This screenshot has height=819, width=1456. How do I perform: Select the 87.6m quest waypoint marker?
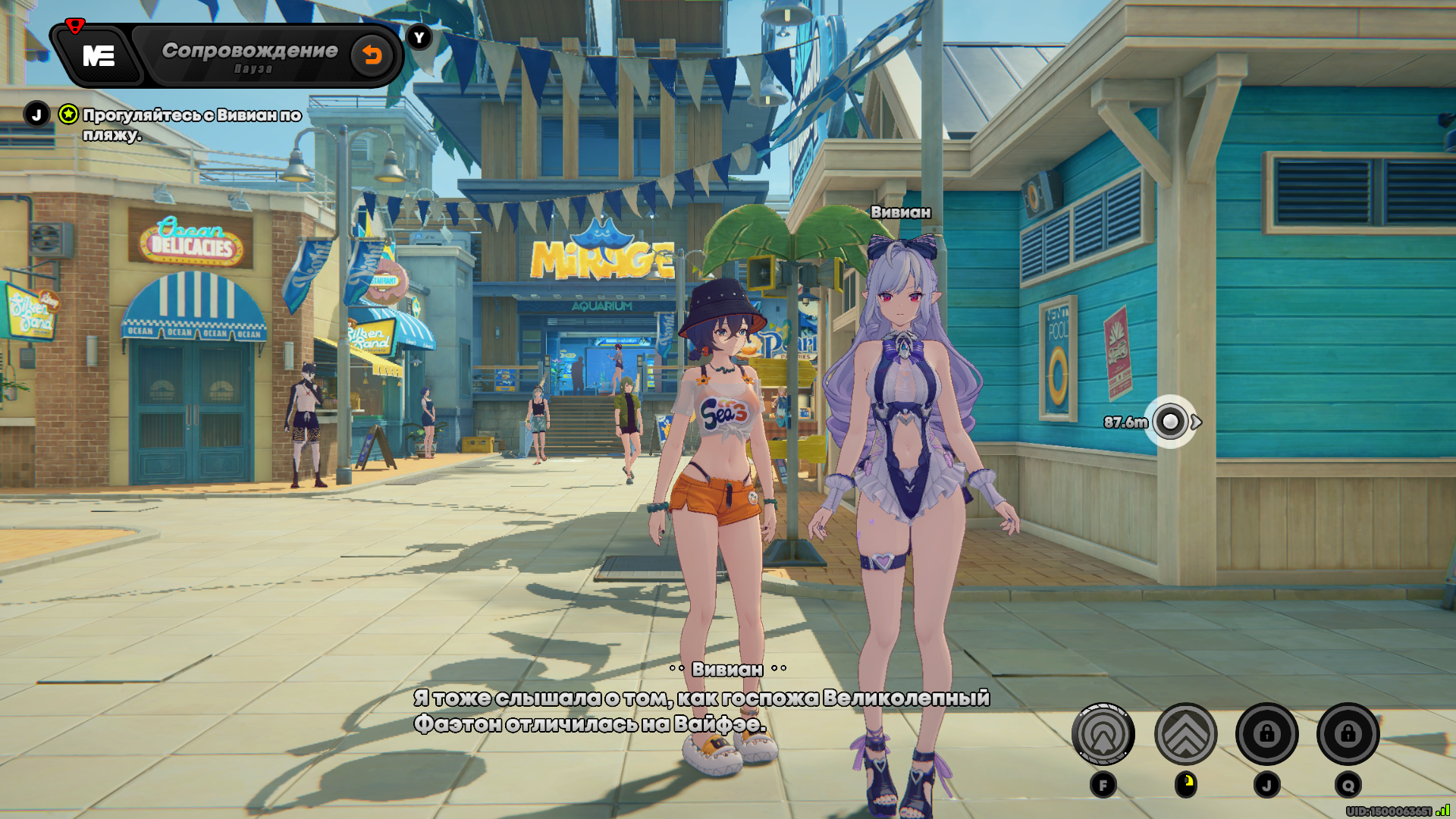click(x=1170, y=422)
